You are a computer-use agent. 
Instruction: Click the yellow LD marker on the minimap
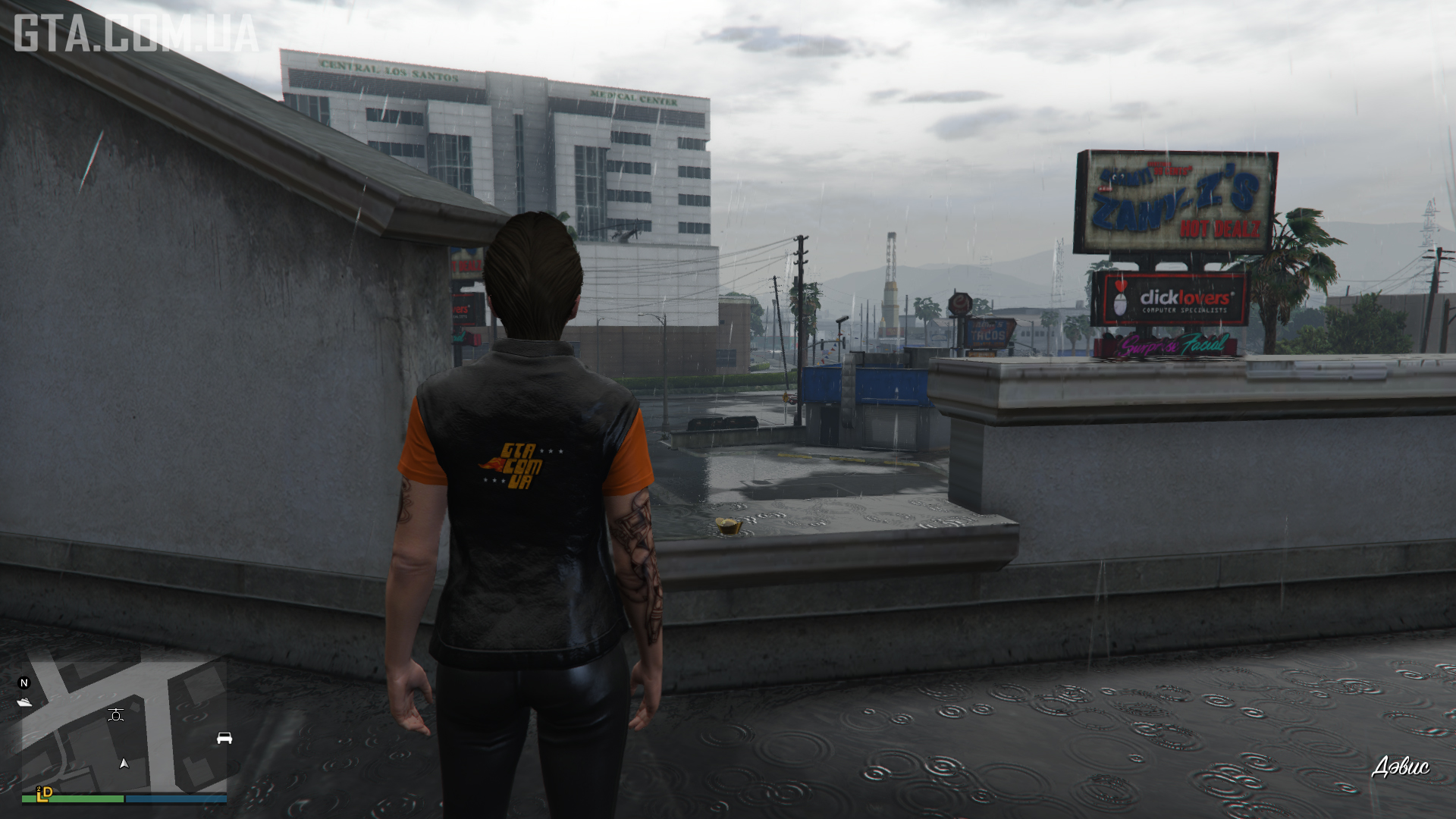[x=45, y=793]
